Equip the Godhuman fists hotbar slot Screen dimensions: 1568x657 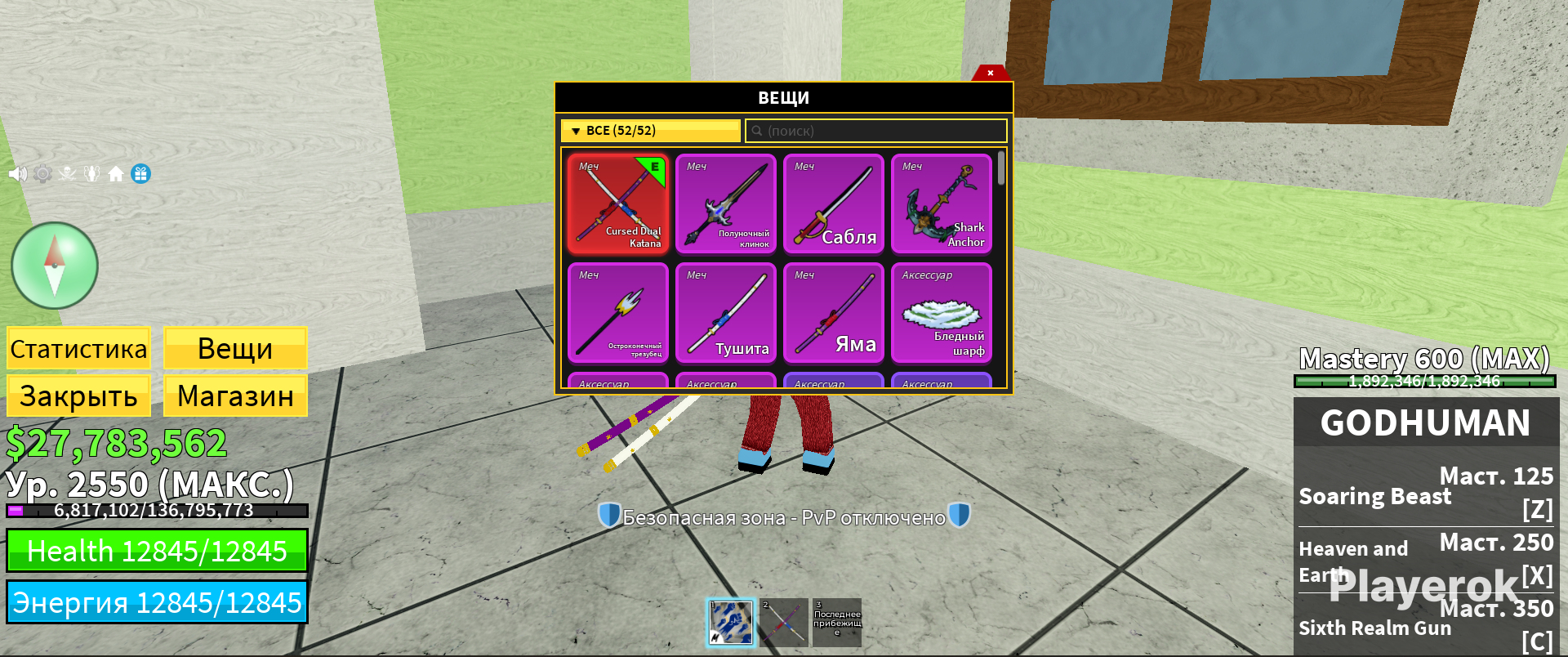730,623
